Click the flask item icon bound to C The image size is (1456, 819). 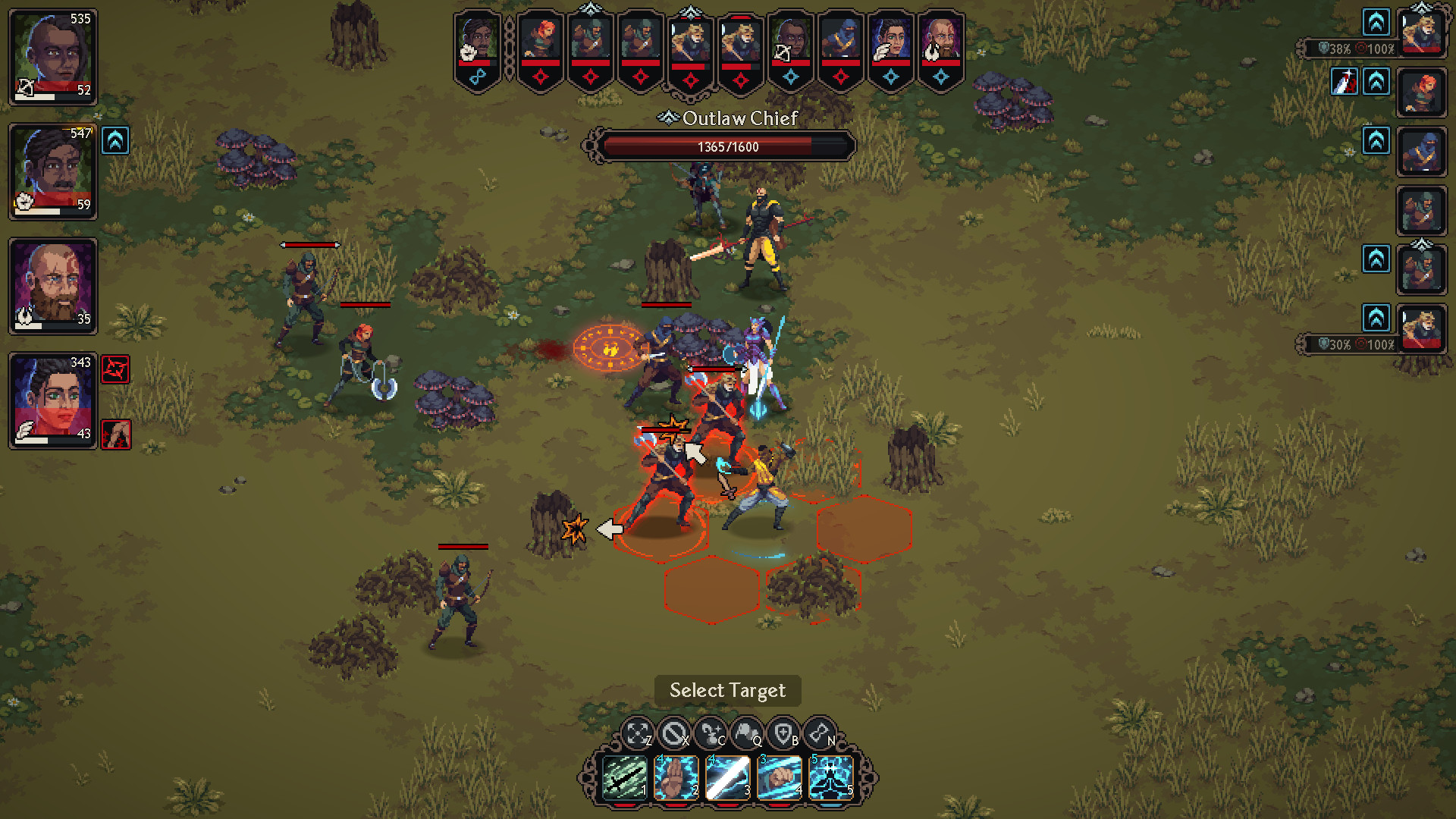[x=711, y=730]
